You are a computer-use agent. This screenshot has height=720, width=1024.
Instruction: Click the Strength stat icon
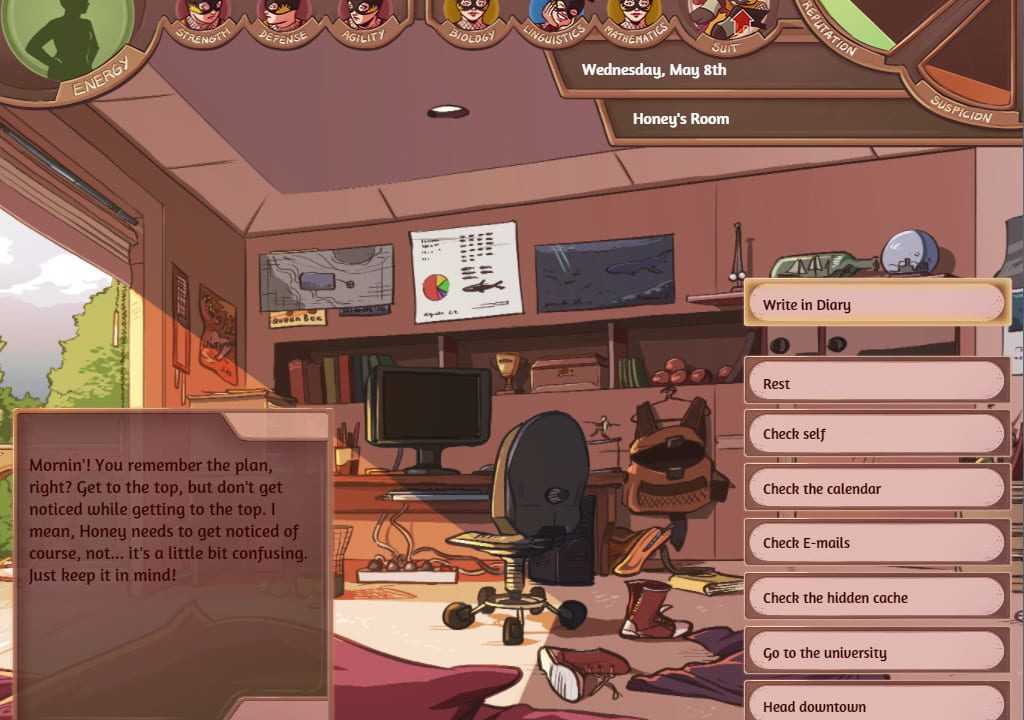[205, 14]
